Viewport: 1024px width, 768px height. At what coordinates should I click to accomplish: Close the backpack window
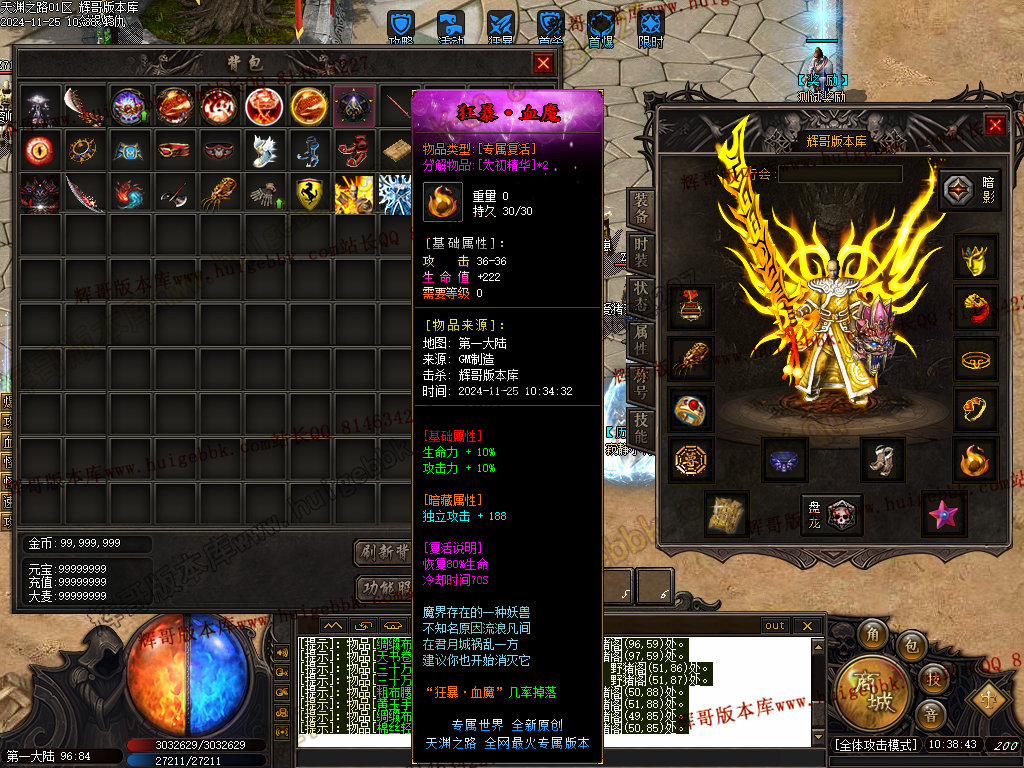[x=543, y=63]
